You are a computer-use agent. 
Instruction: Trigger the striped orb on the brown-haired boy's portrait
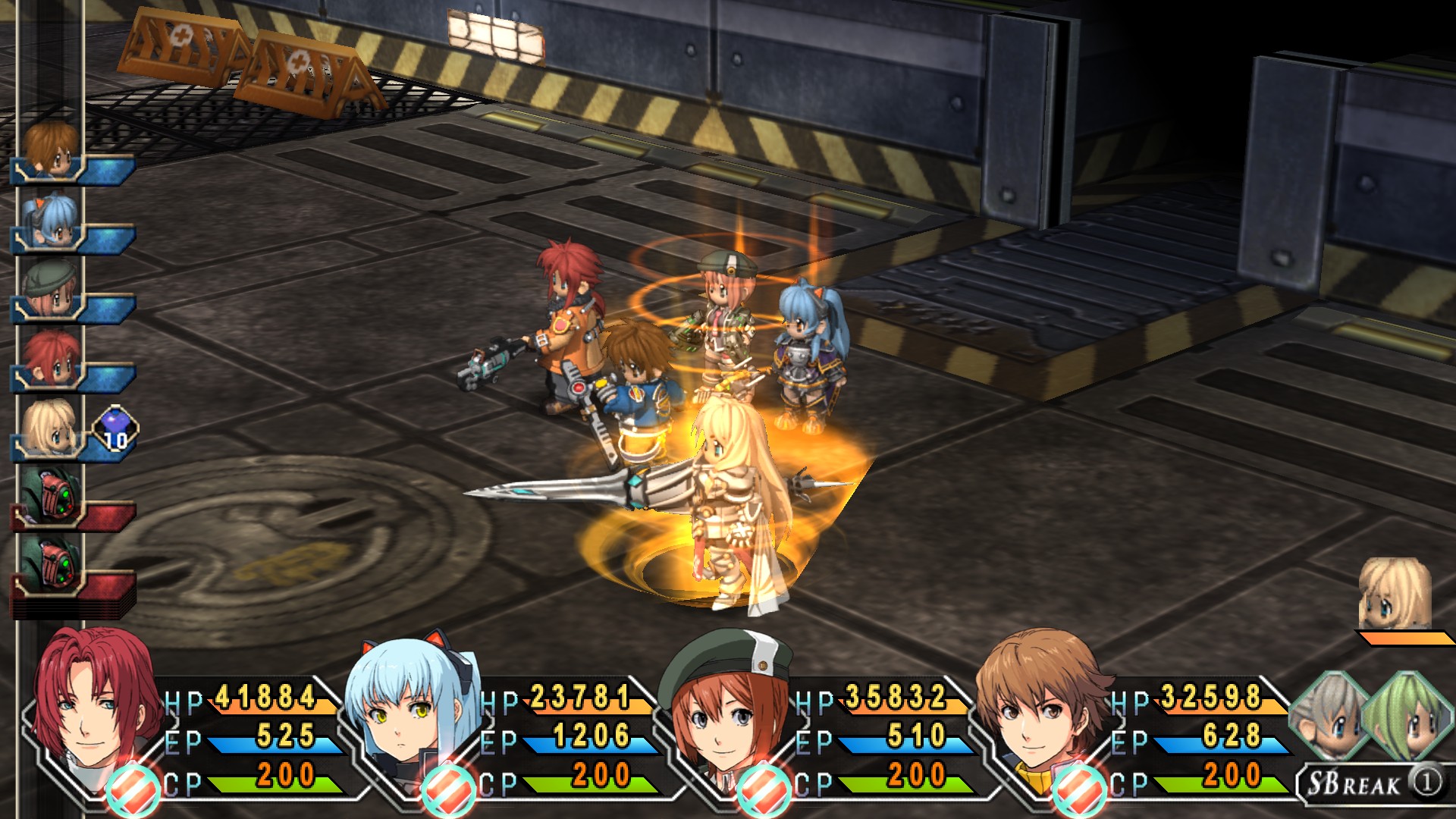point(1079,790)
